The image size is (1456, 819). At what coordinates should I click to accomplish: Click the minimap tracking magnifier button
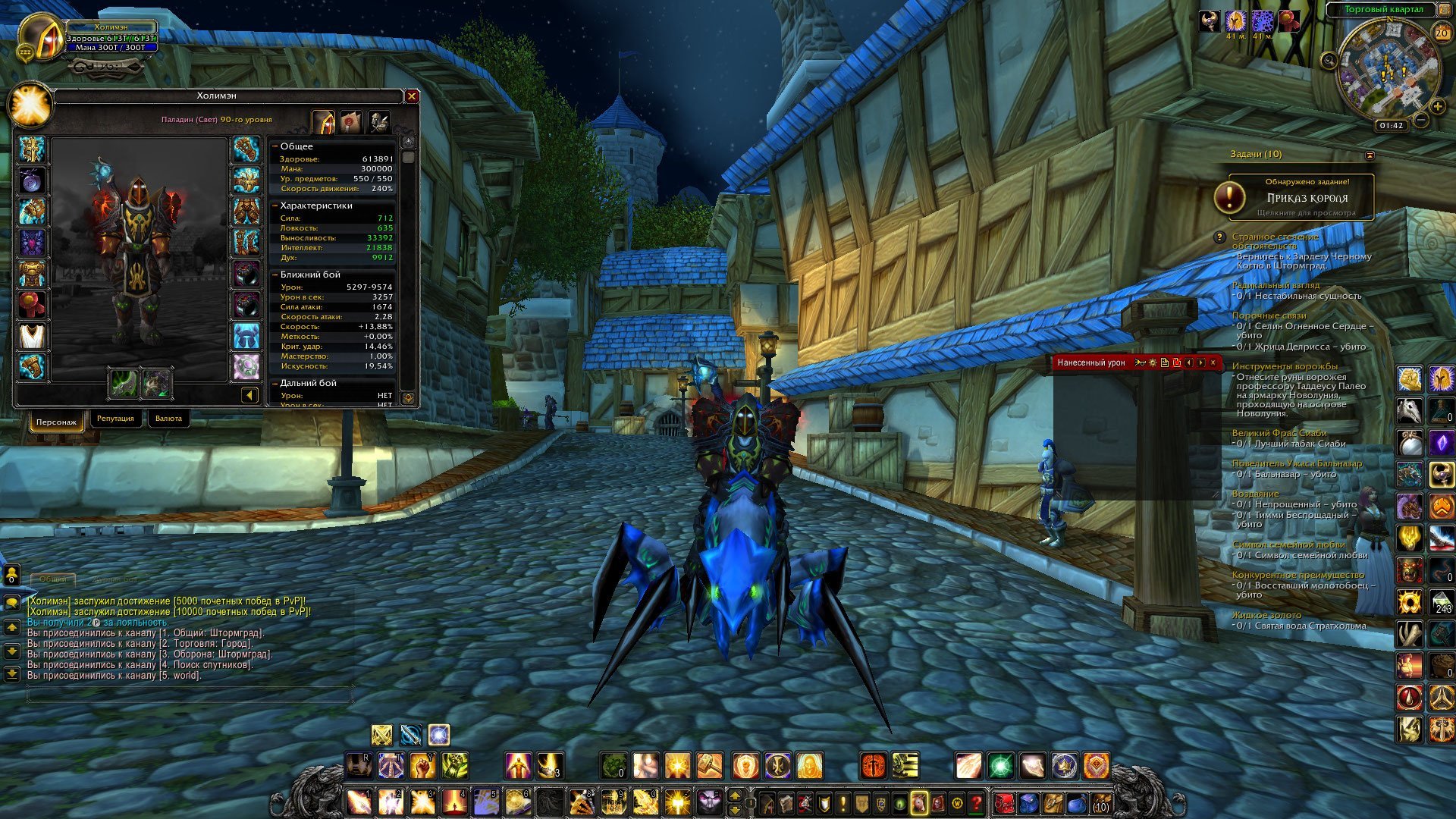tap(1329, 61)
